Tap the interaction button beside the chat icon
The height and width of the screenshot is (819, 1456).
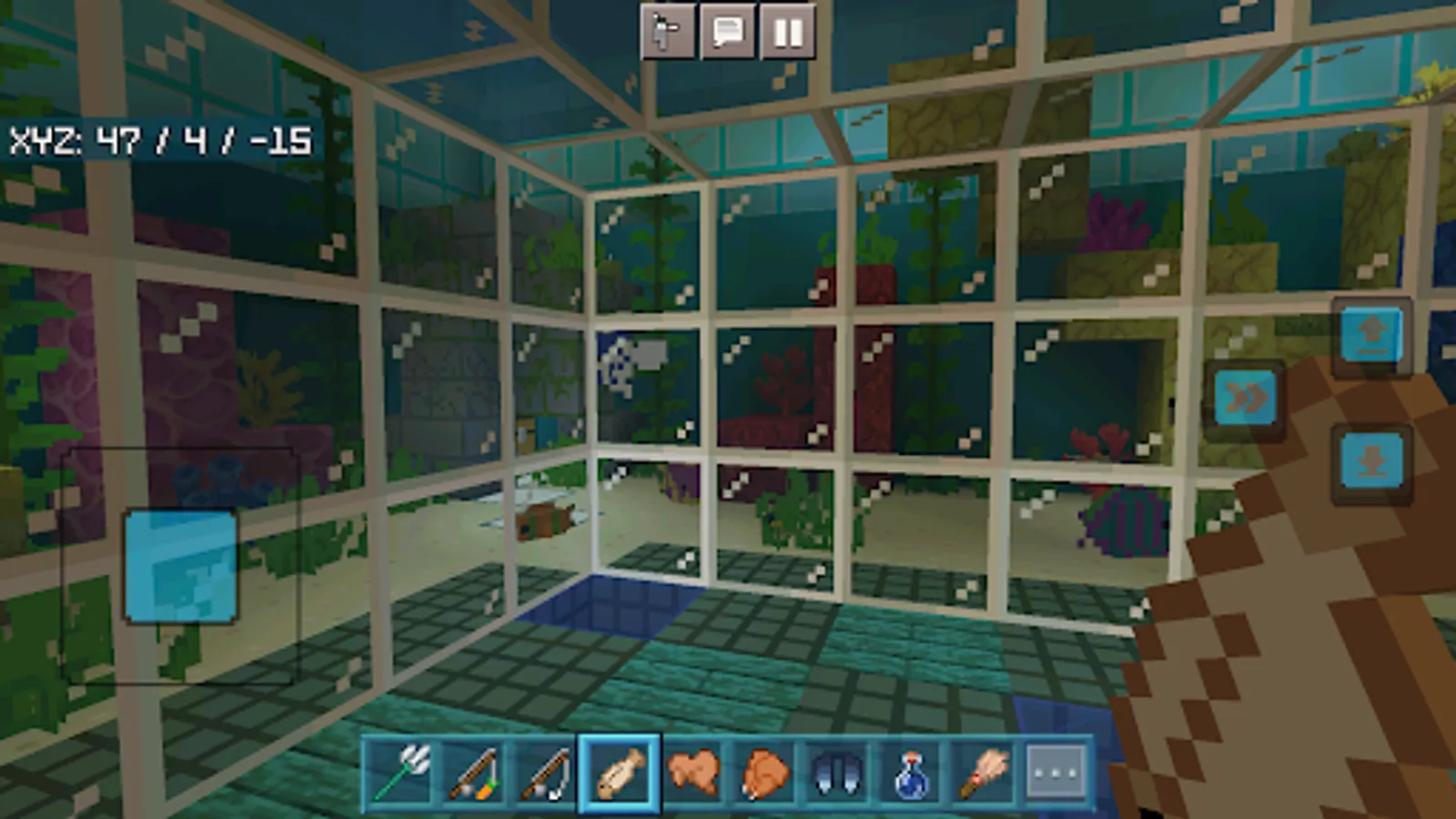coord(668,34)
